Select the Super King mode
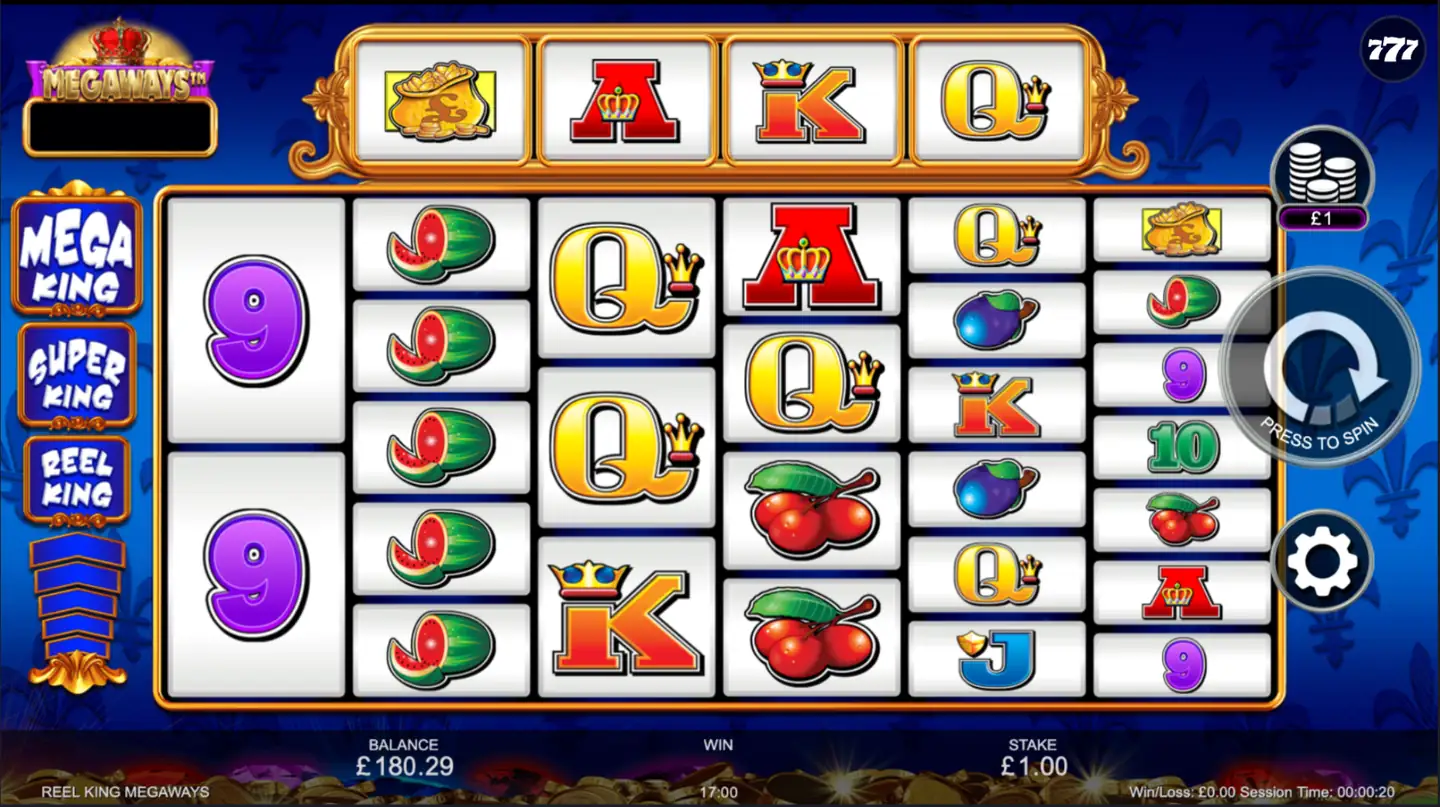Screen dimensions: 1440x807 76,372
